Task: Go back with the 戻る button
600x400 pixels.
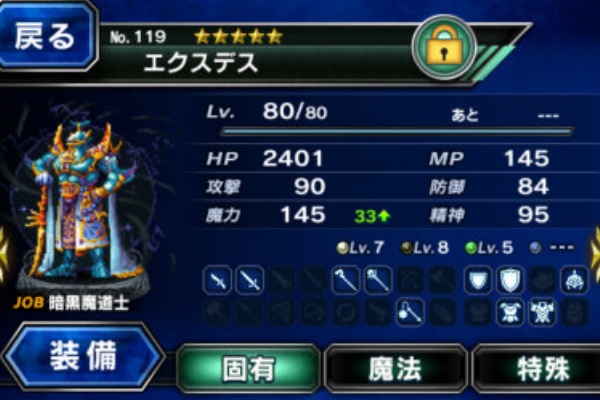Action: [x=46, y=37]
